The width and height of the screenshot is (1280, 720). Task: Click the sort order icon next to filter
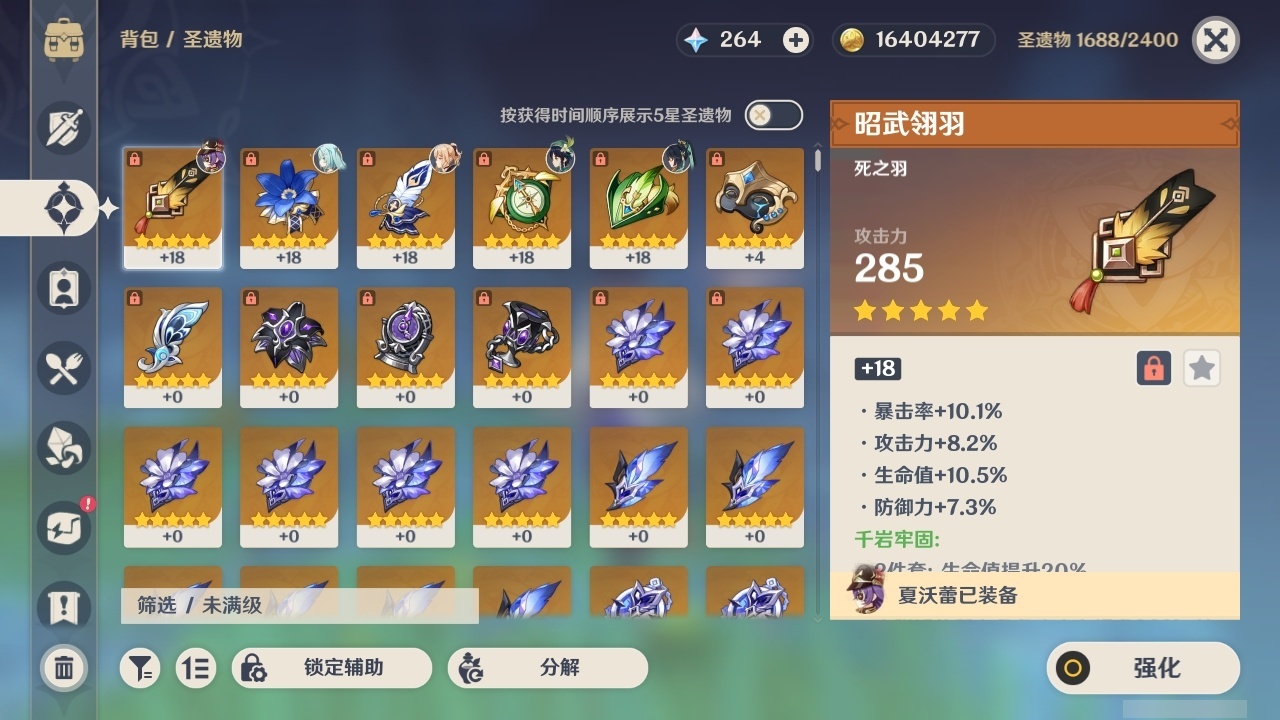click(196, 668)
